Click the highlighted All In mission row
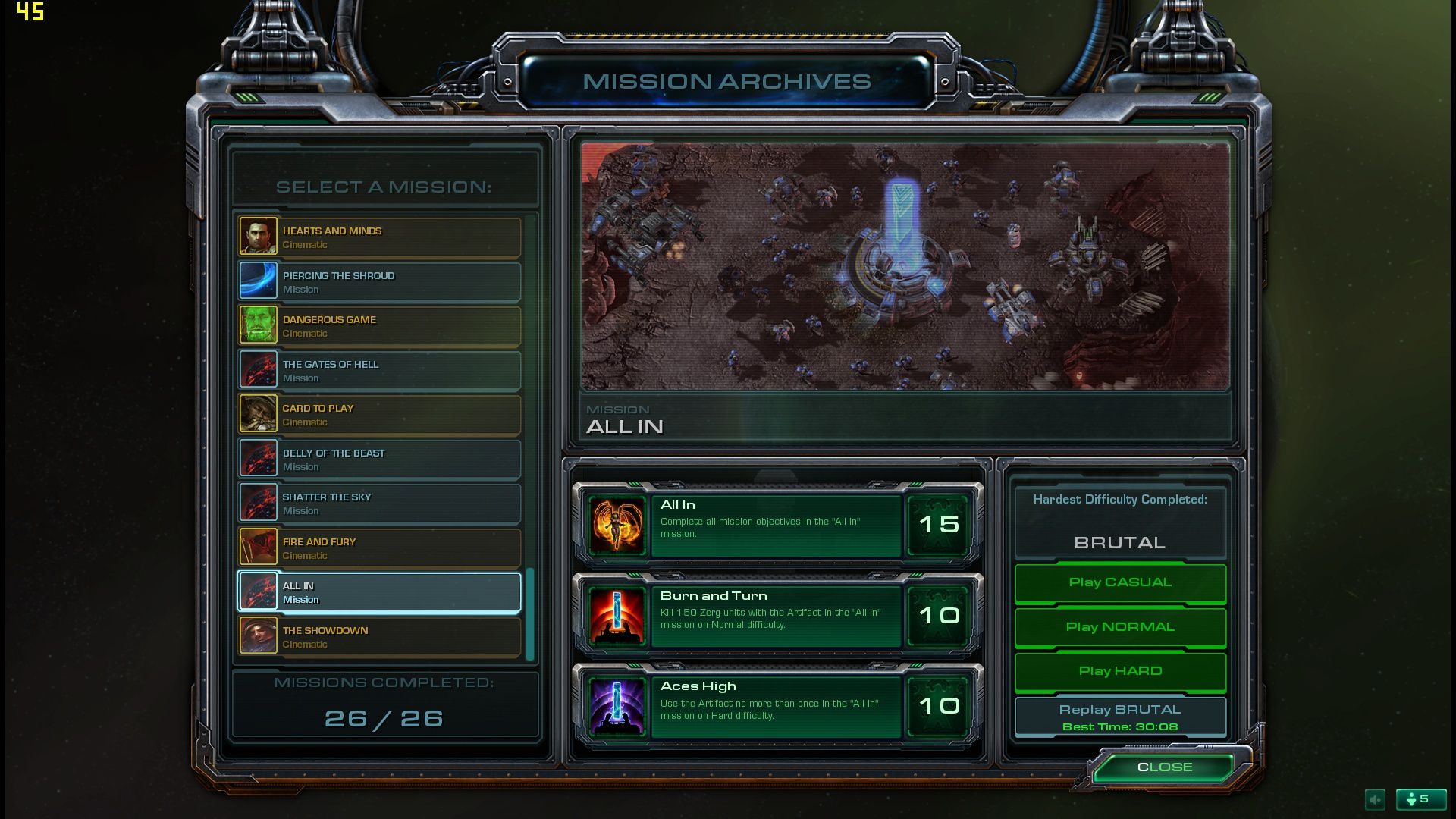1456x819 pixels. [379, 592]
